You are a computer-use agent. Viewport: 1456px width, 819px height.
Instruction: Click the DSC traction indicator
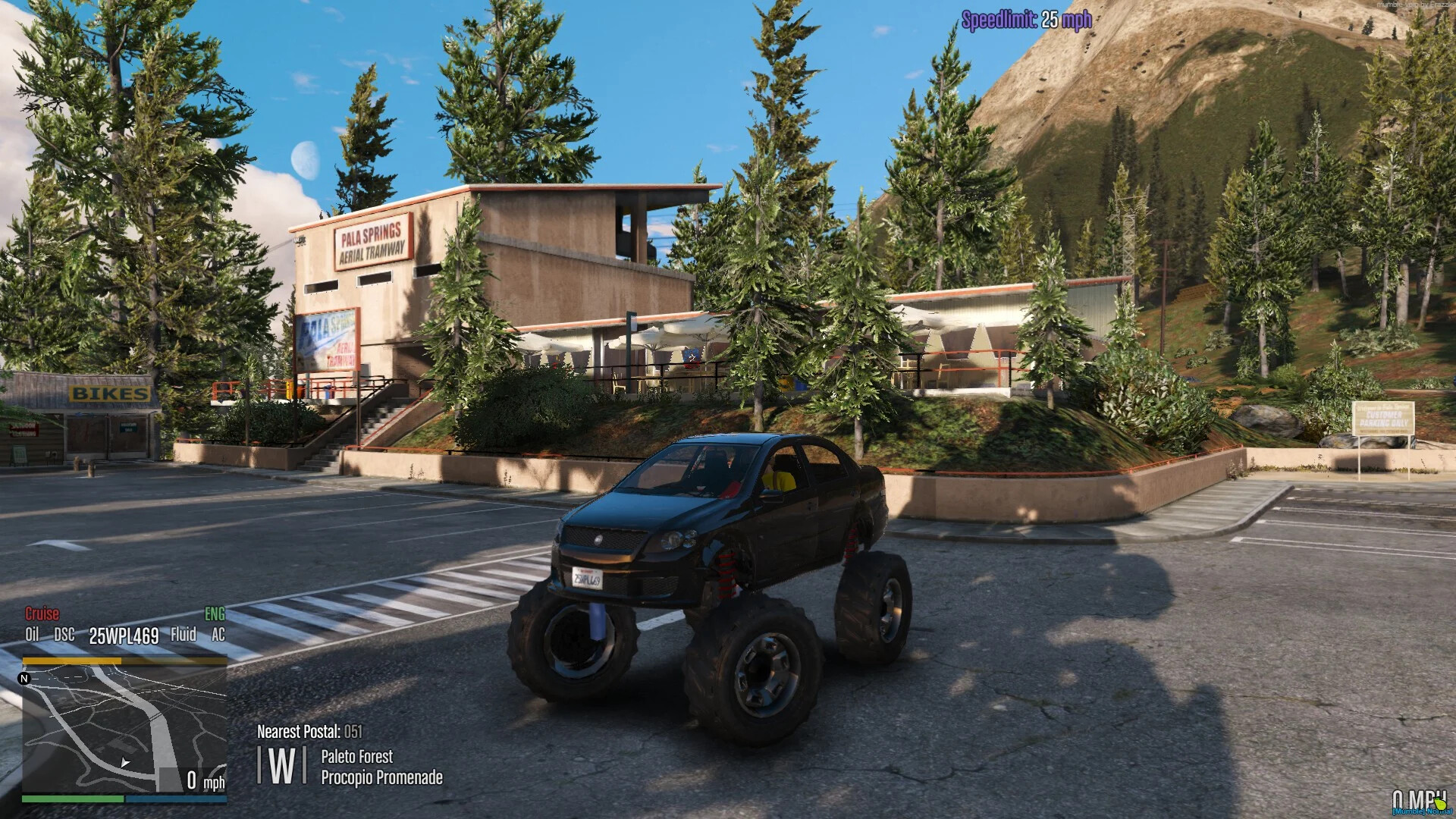click(65, 635)
